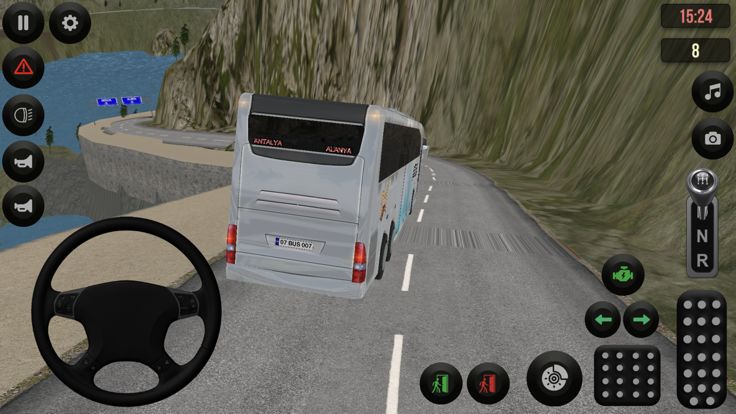The width and height of the screenshot is (736, 414).
Task: Activate the right turn signal arrow
Action: point(641,320)
